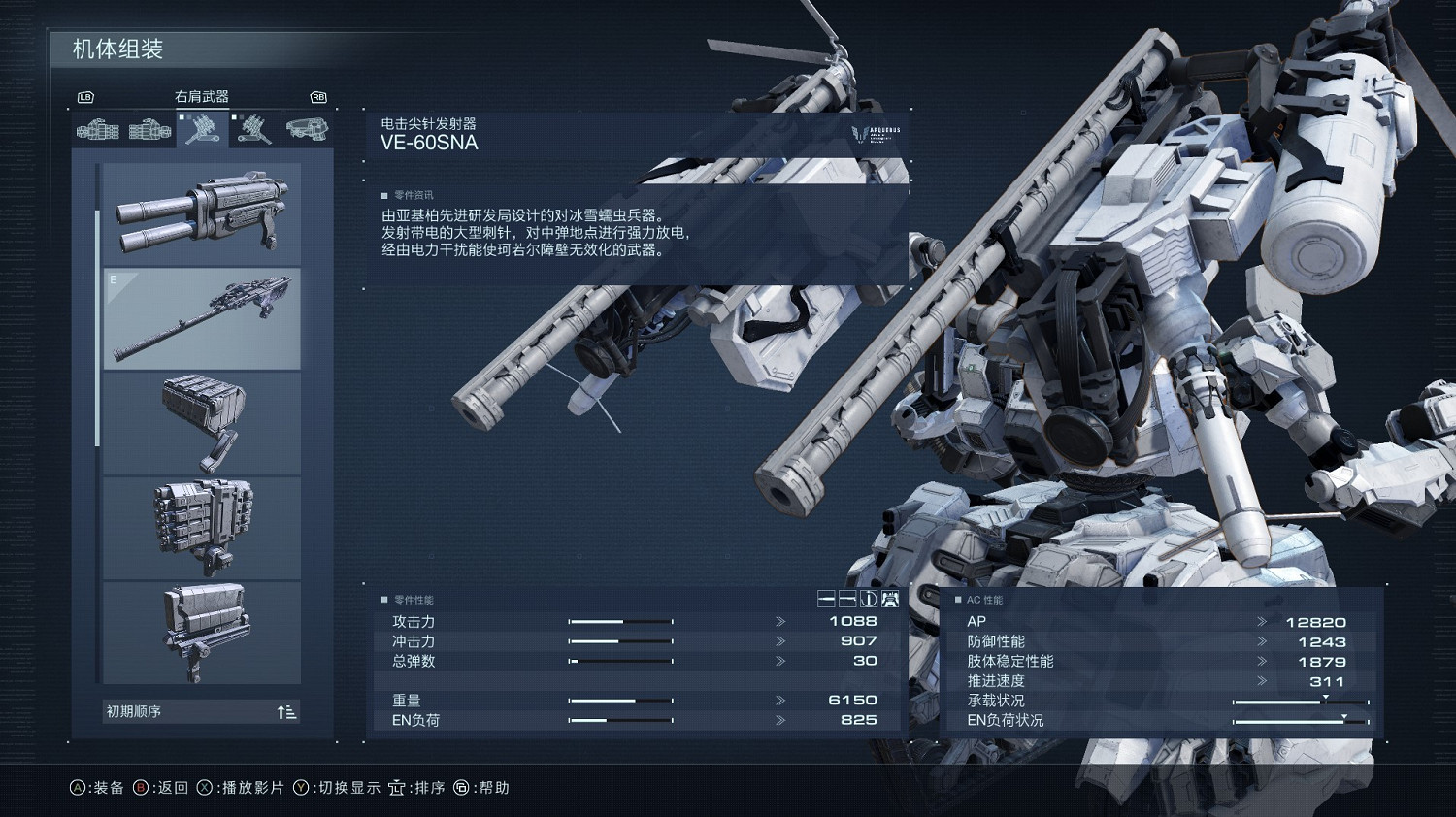Choose the fourth missile rack weapon category icon
Viewport: 1456px width, 817px height.
pos(254,129)
